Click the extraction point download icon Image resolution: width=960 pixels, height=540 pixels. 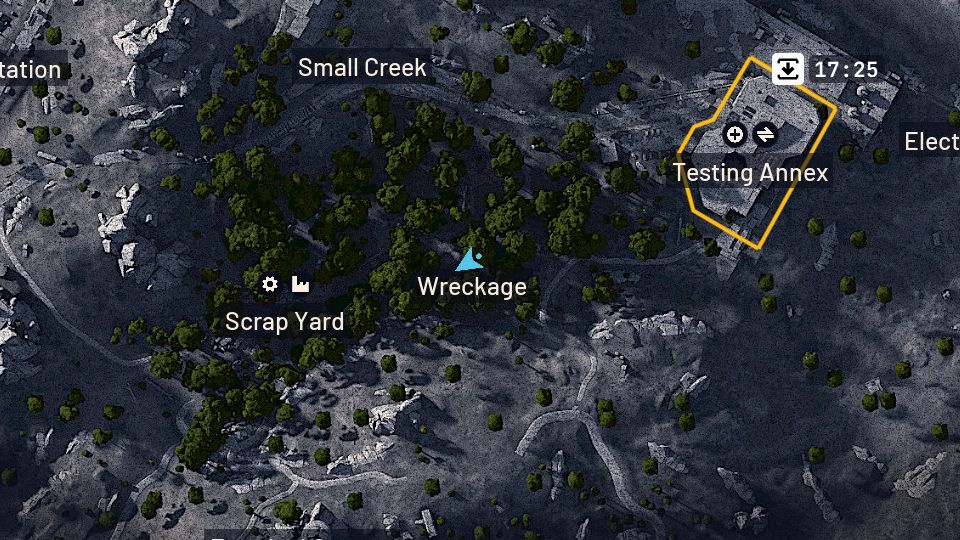pos(788,68)
